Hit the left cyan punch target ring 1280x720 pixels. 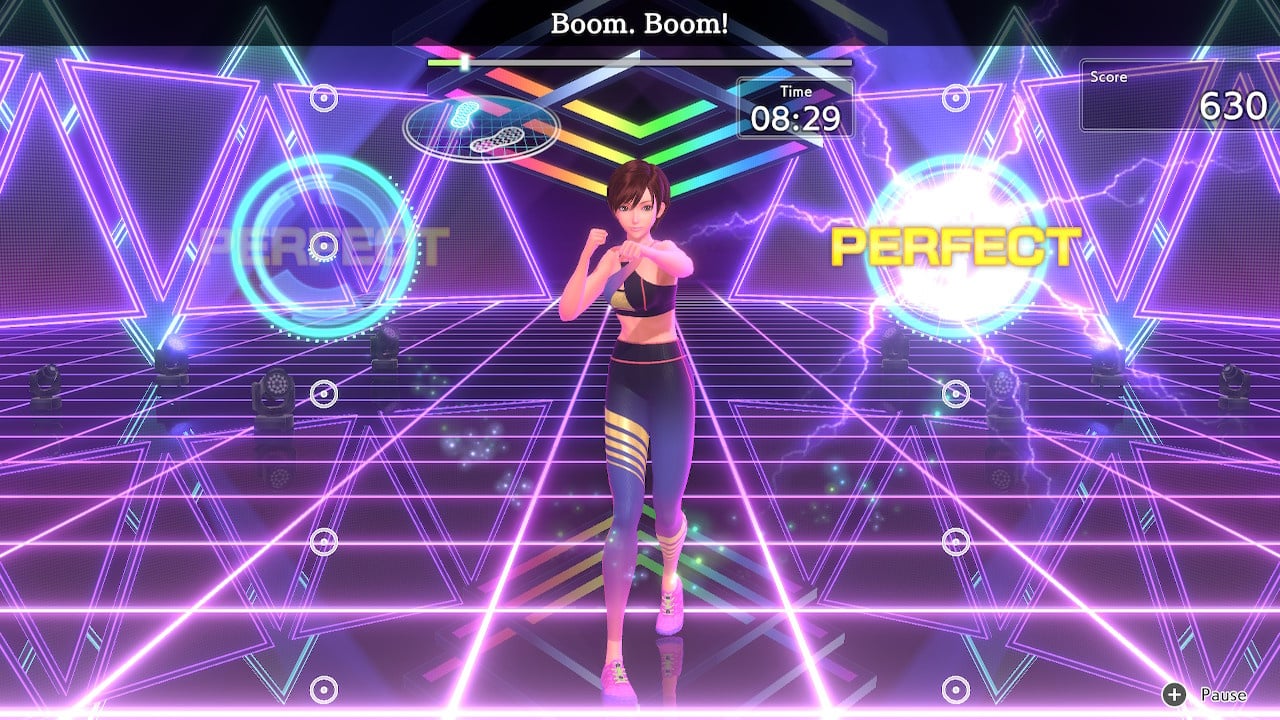(322, 244)
